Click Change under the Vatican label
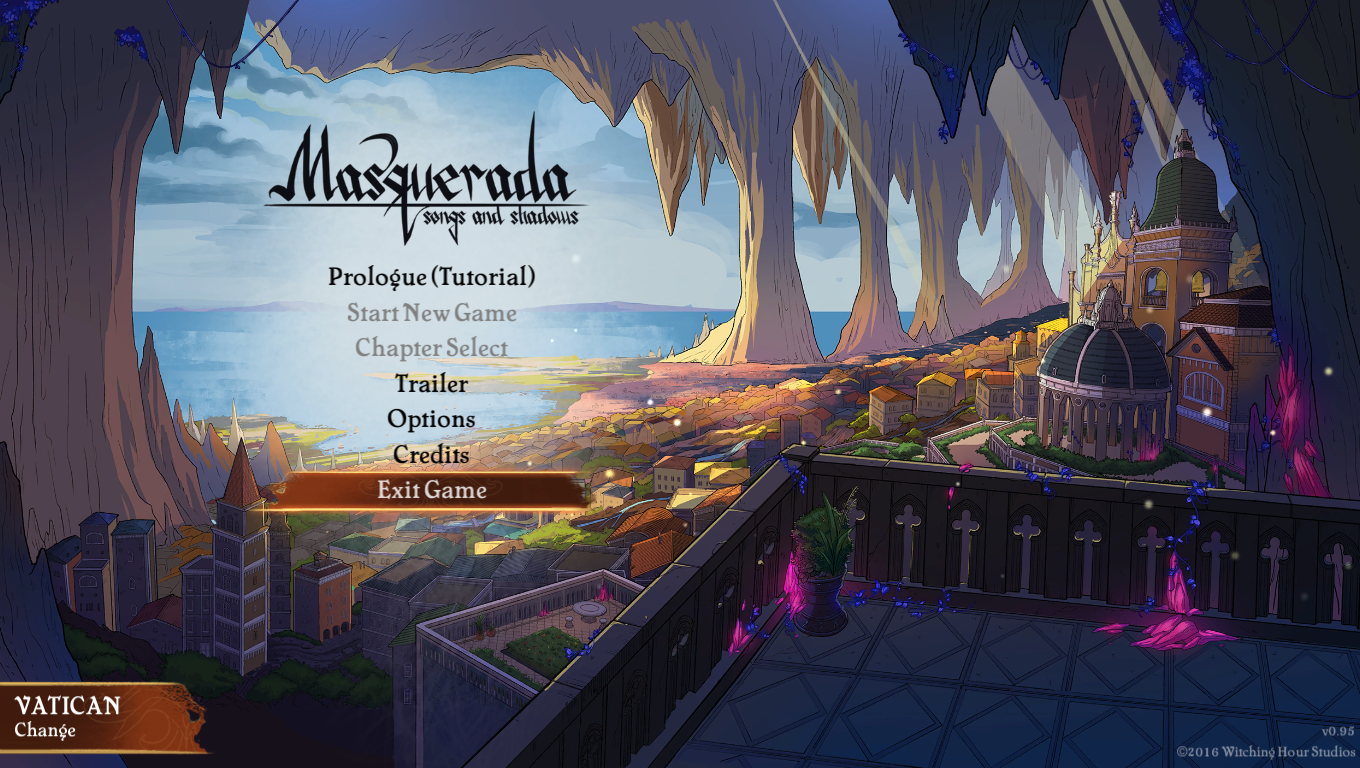This screenshot has width=1360, height=768. [x=45, y=730]
